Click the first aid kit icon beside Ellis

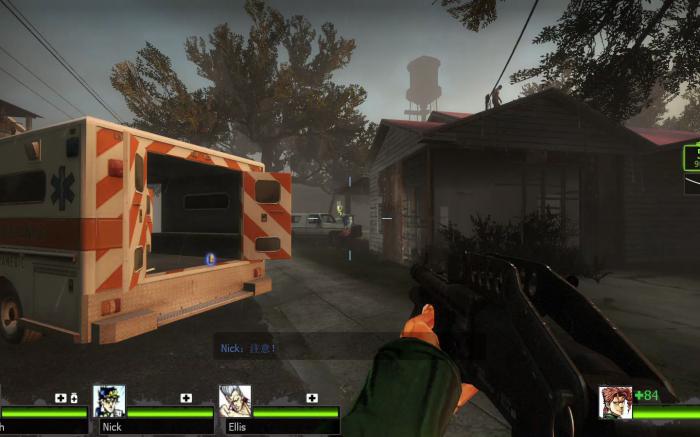tap(312, 398)
